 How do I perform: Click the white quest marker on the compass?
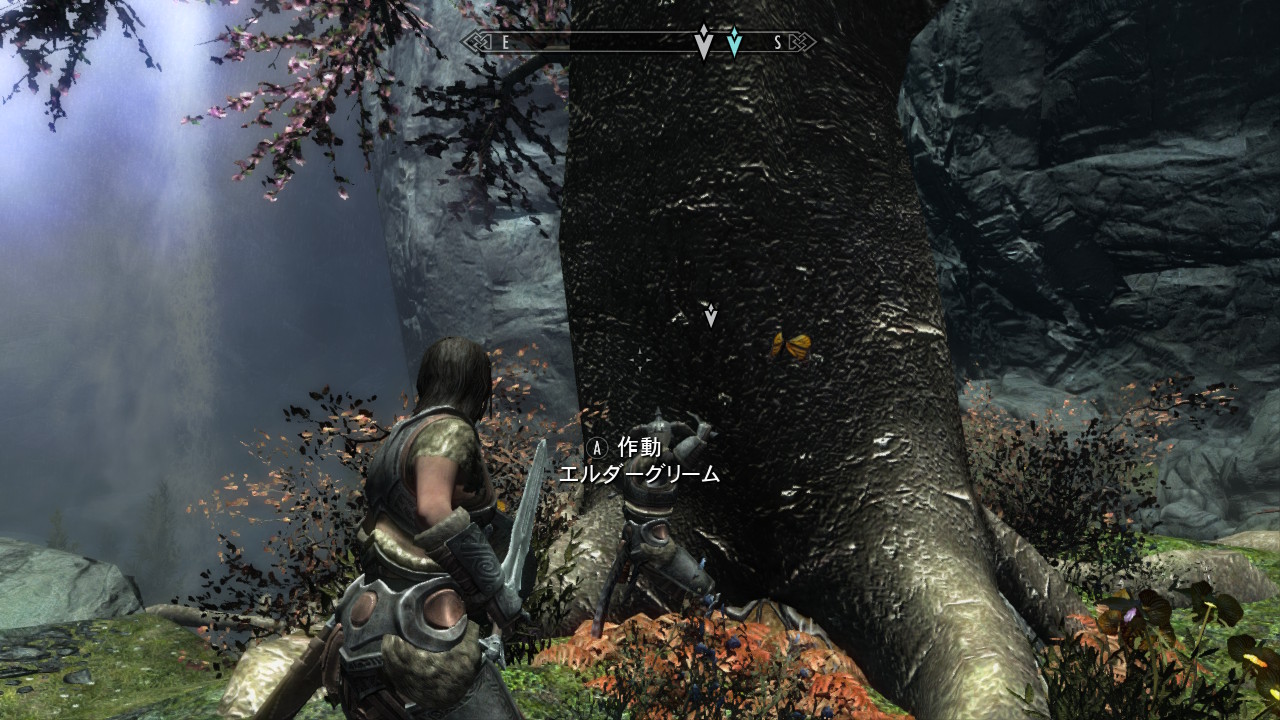point(703,42)
